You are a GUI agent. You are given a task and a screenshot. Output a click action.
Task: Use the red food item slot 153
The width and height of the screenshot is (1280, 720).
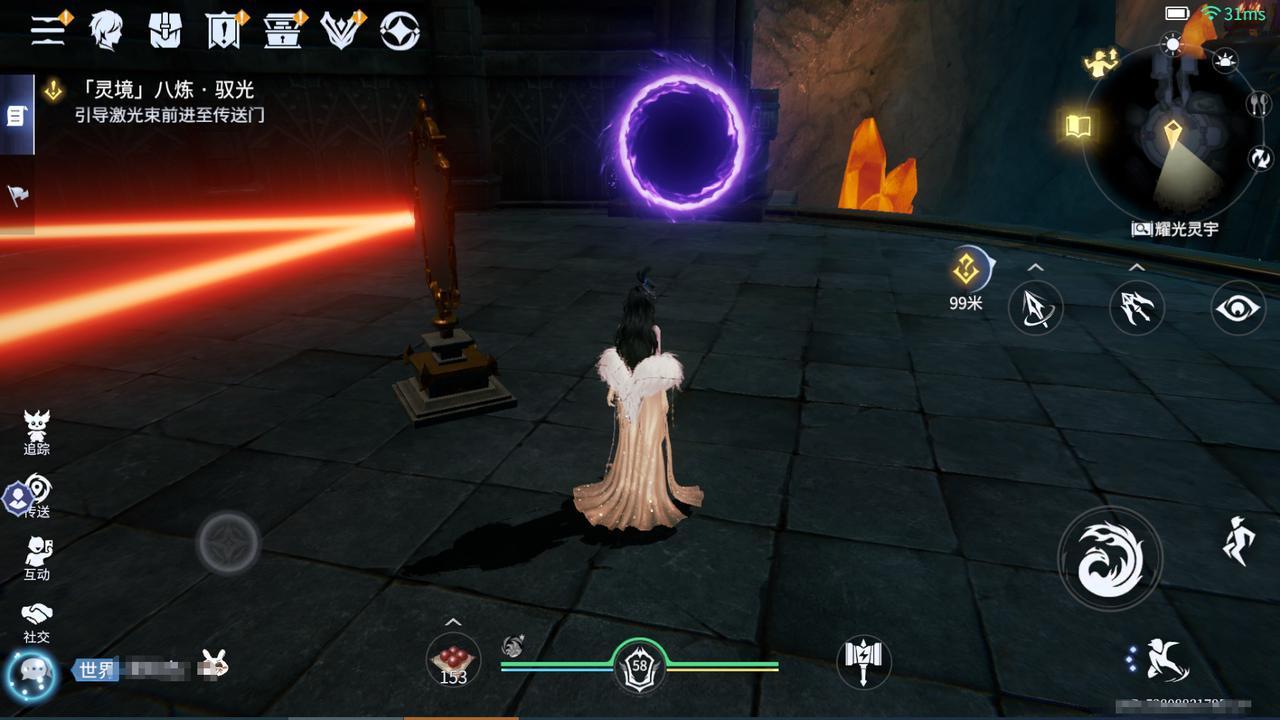coord(453,660)
